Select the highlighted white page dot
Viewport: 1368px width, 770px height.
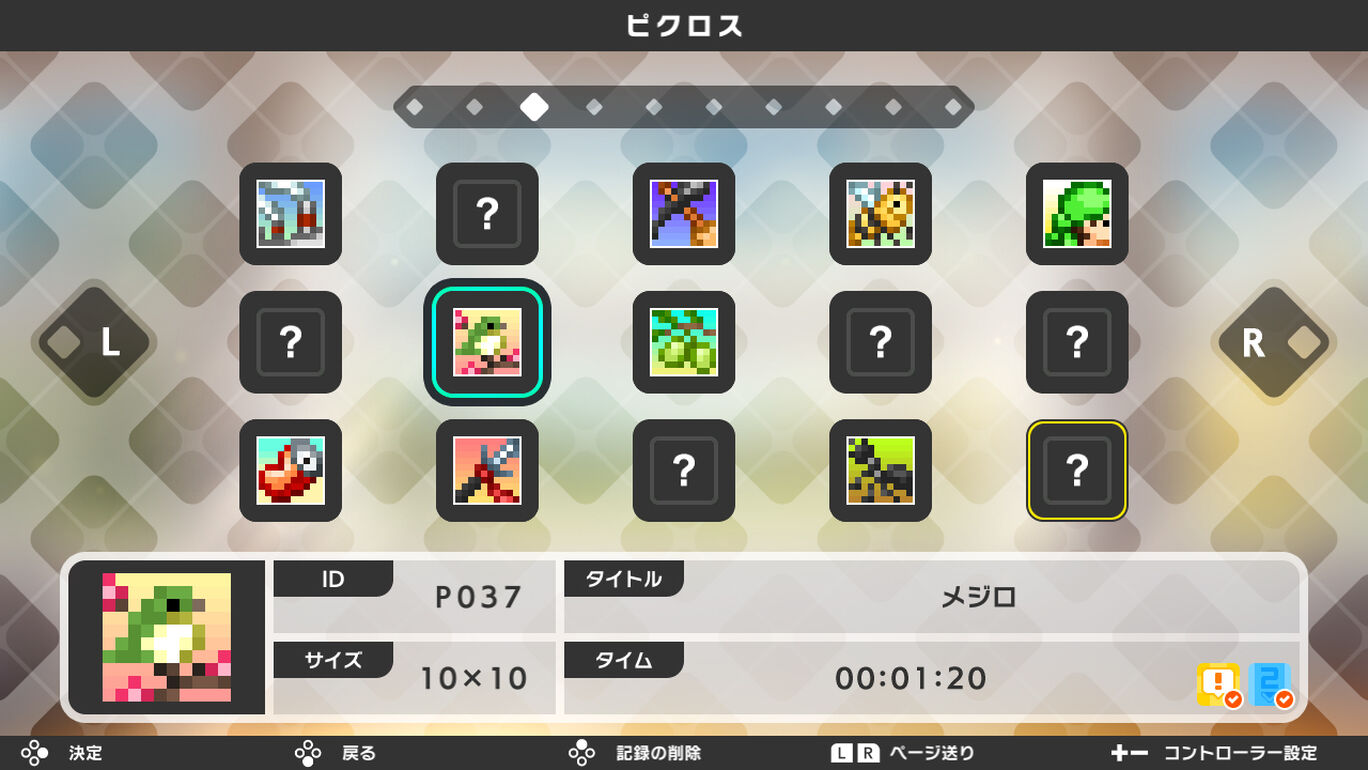coord(534,106)
